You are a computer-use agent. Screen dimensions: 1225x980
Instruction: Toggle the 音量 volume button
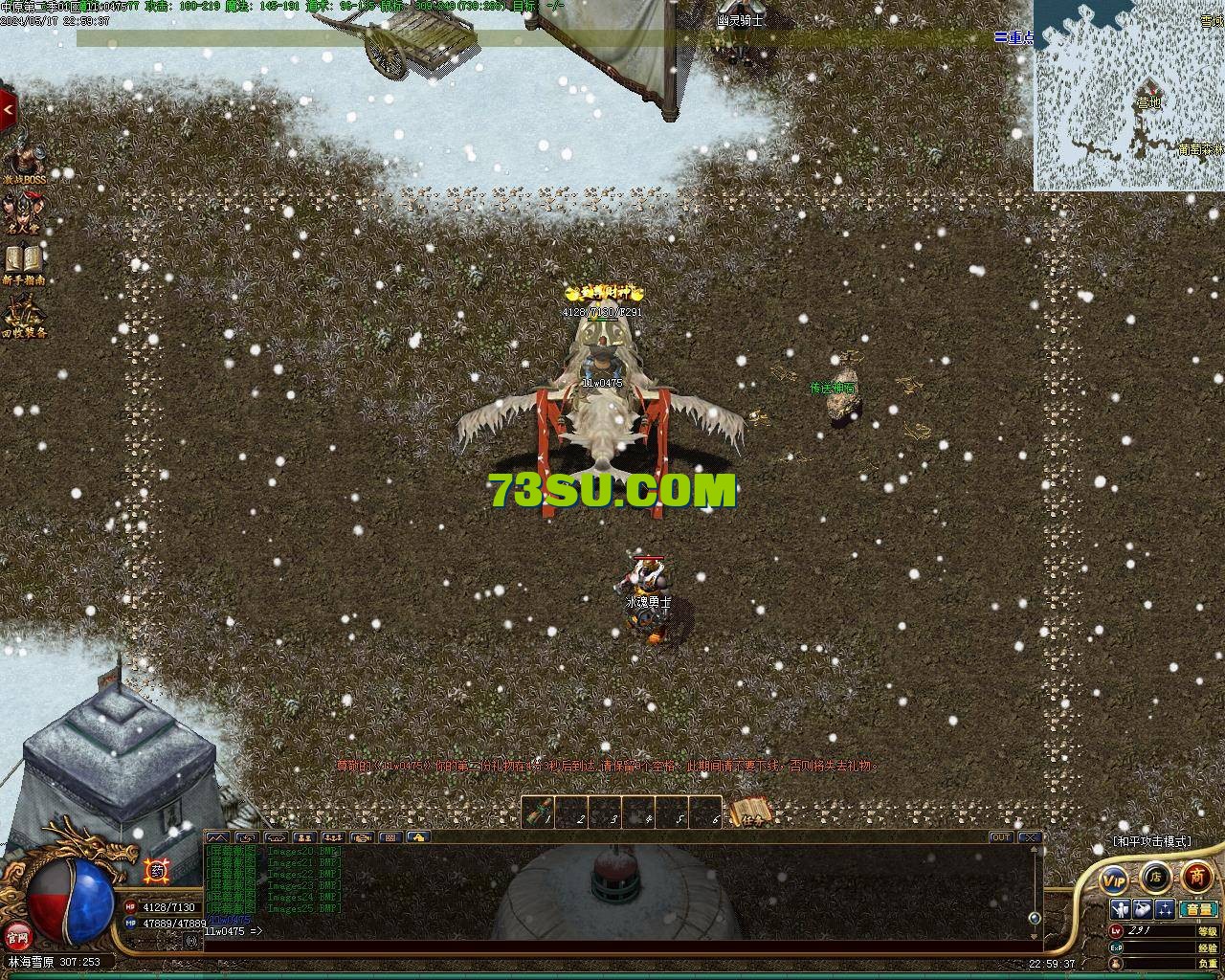click(1197, 908)
